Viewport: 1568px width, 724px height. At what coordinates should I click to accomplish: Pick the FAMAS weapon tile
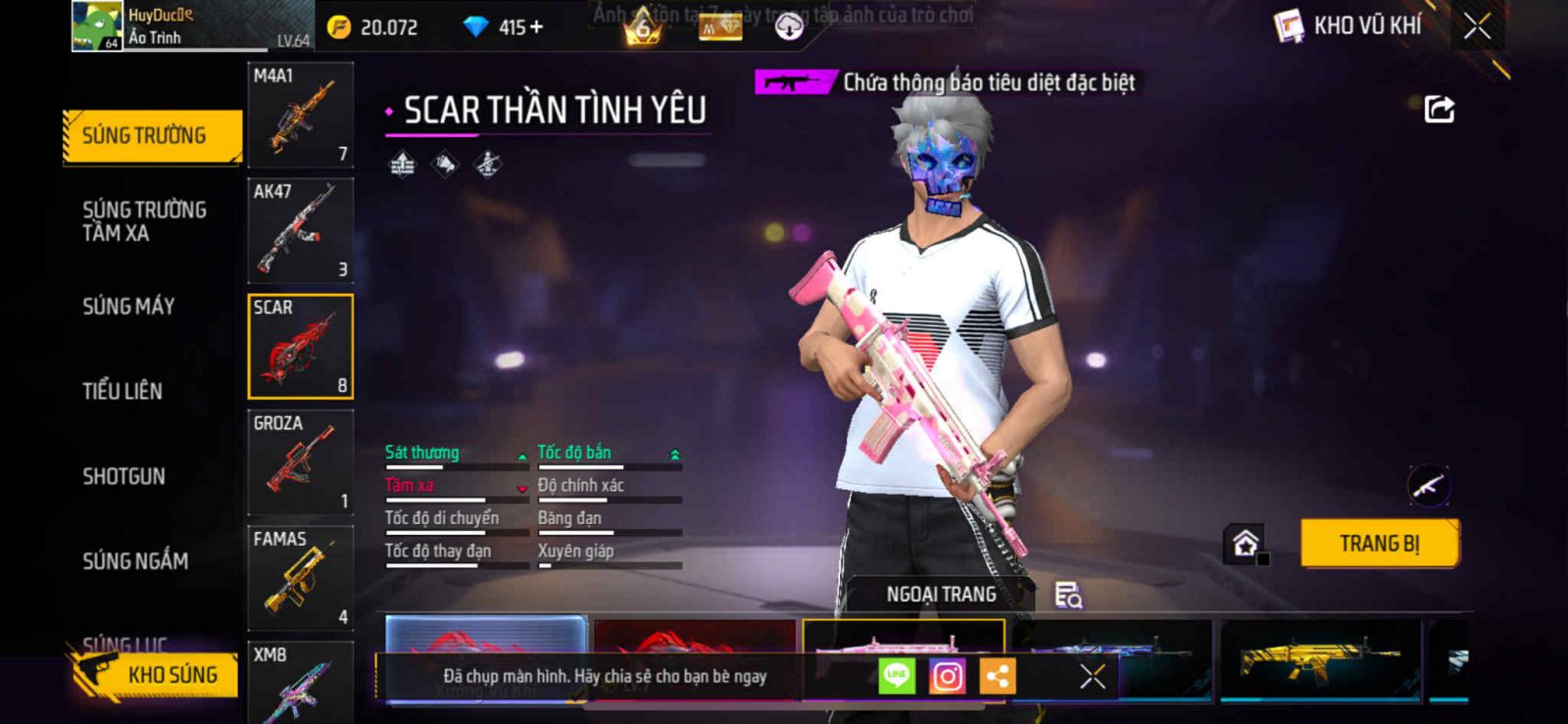click(300, 578)
